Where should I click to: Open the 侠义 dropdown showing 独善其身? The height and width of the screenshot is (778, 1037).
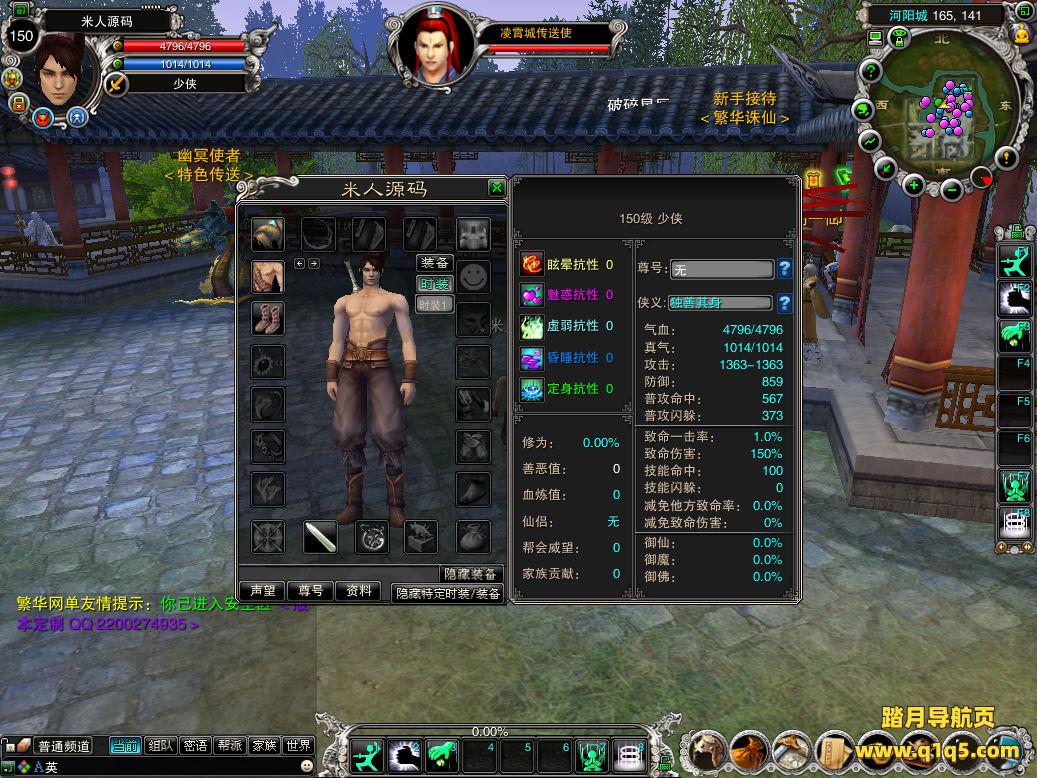721,303
